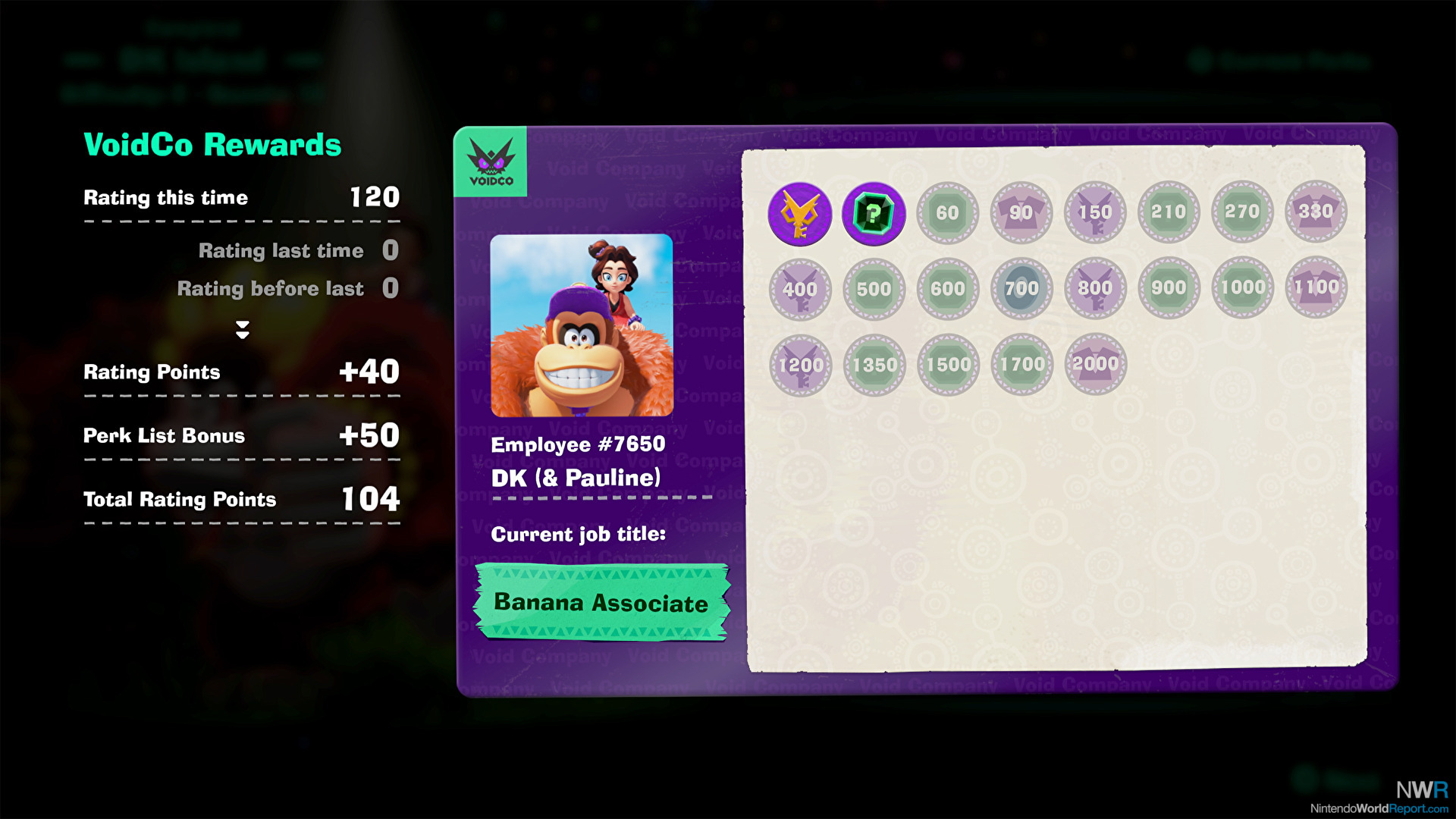Select the 150 rating reward stamp
The image size is (1456, 819).
point(1095,212)
